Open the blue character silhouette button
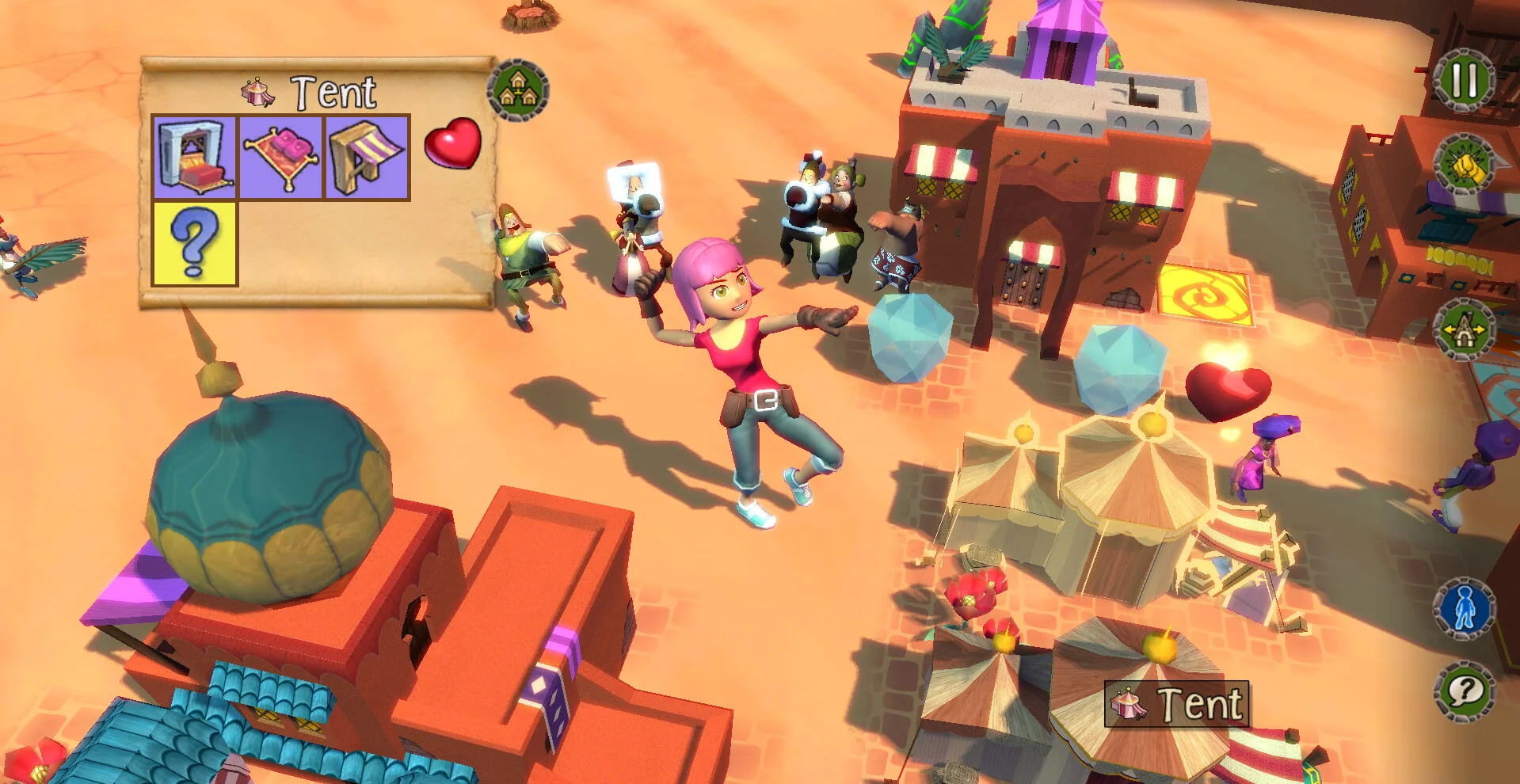Viewport: 1520px width, 784px height. (x=1464, y=608)
